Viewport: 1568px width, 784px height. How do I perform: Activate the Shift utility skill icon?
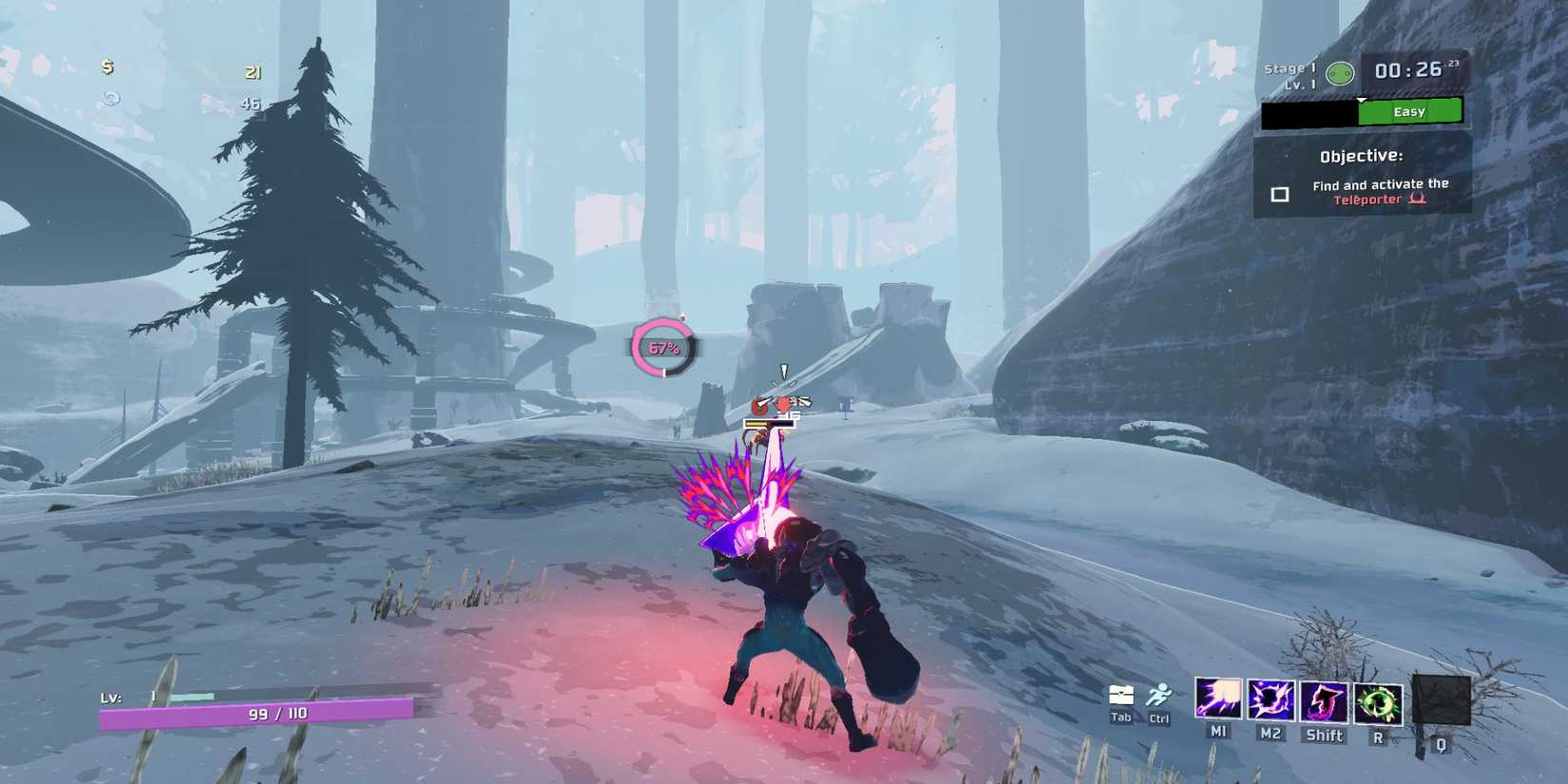(x=1326, y=704)
